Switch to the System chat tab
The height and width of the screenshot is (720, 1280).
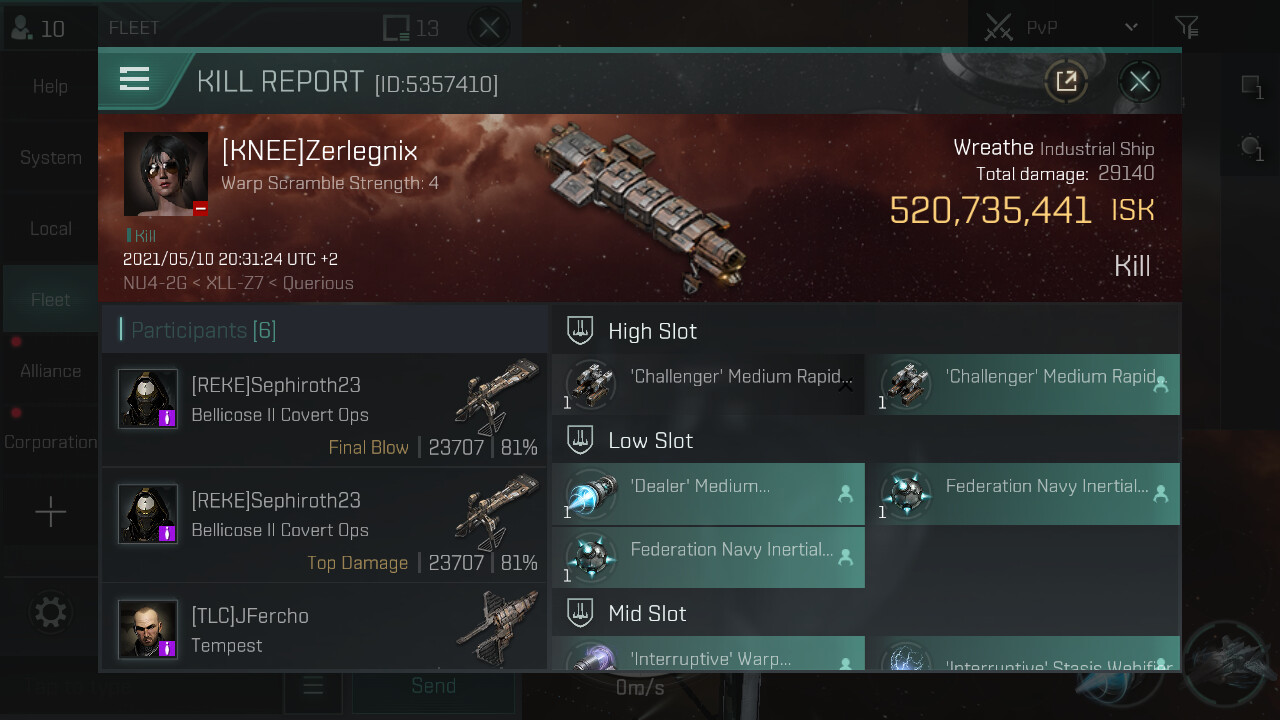click(x=50, y=158)
